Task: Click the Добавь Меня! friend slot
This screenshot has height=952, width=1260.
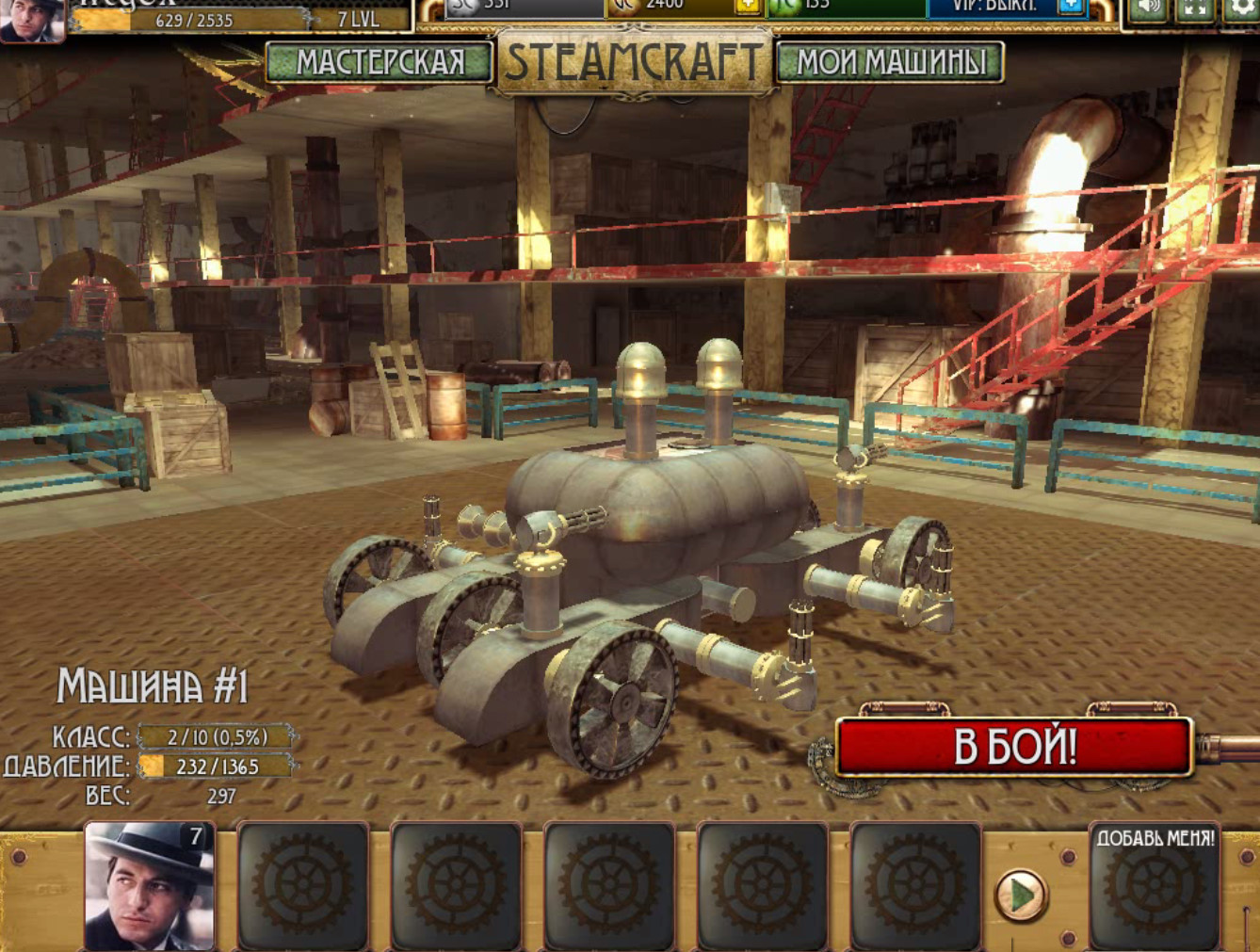Action: coord(1155,885)
